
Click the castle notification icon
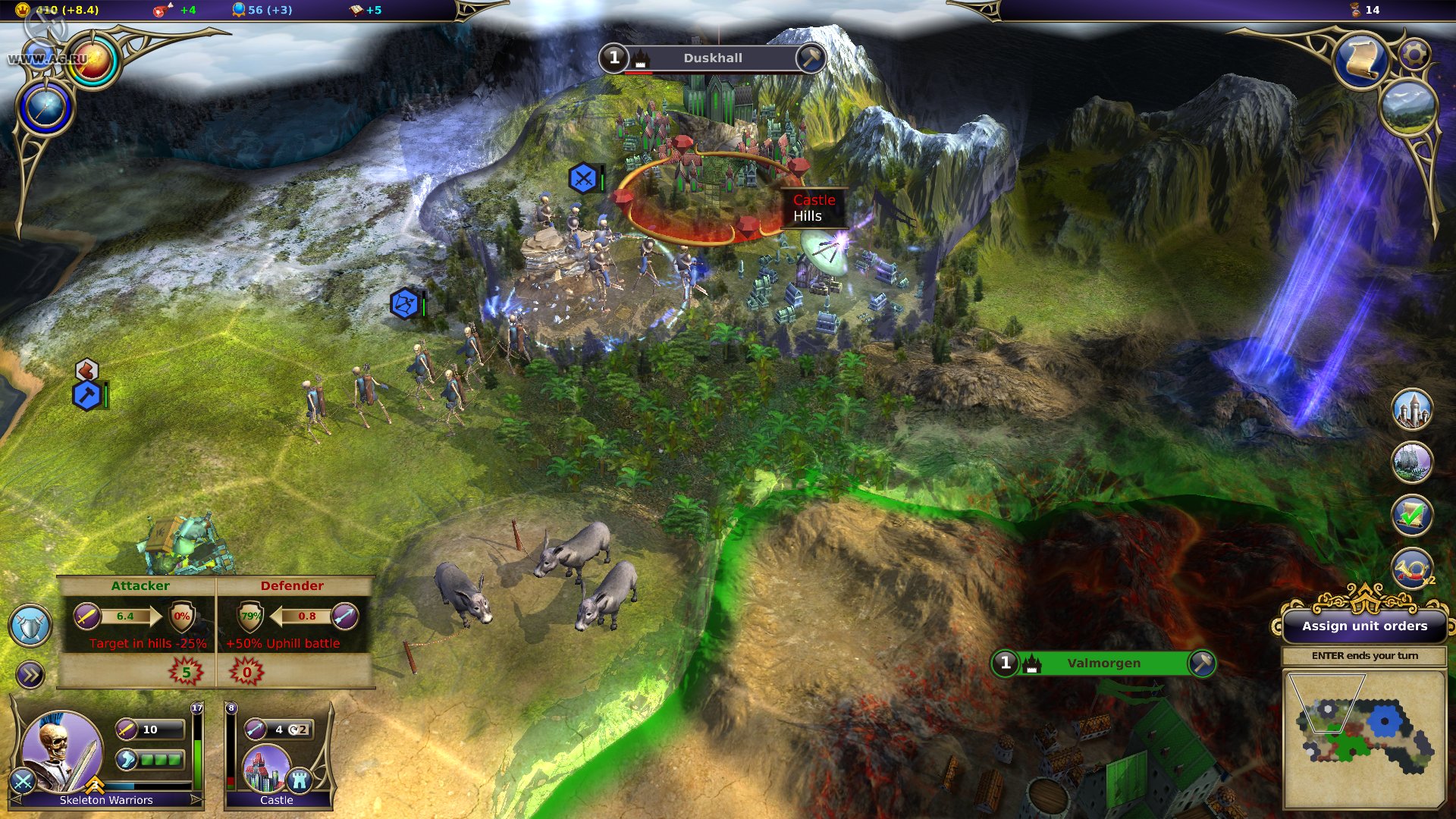(1412, 410)
